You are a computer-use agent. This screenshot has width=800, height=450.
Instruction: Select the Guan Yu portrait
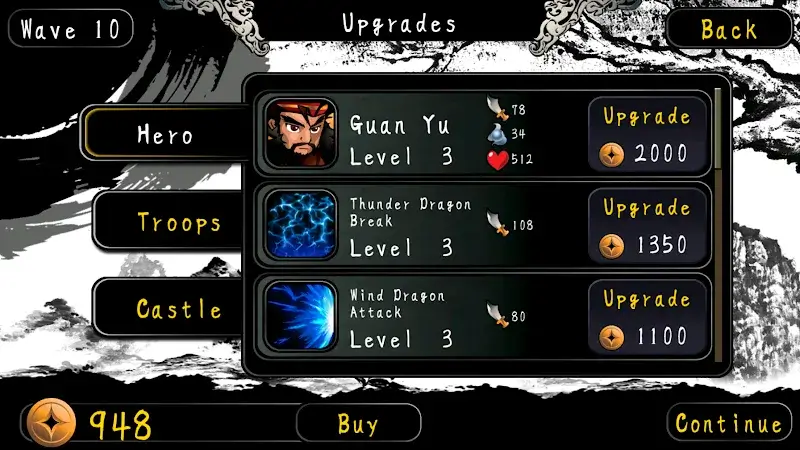coord(301,134)
